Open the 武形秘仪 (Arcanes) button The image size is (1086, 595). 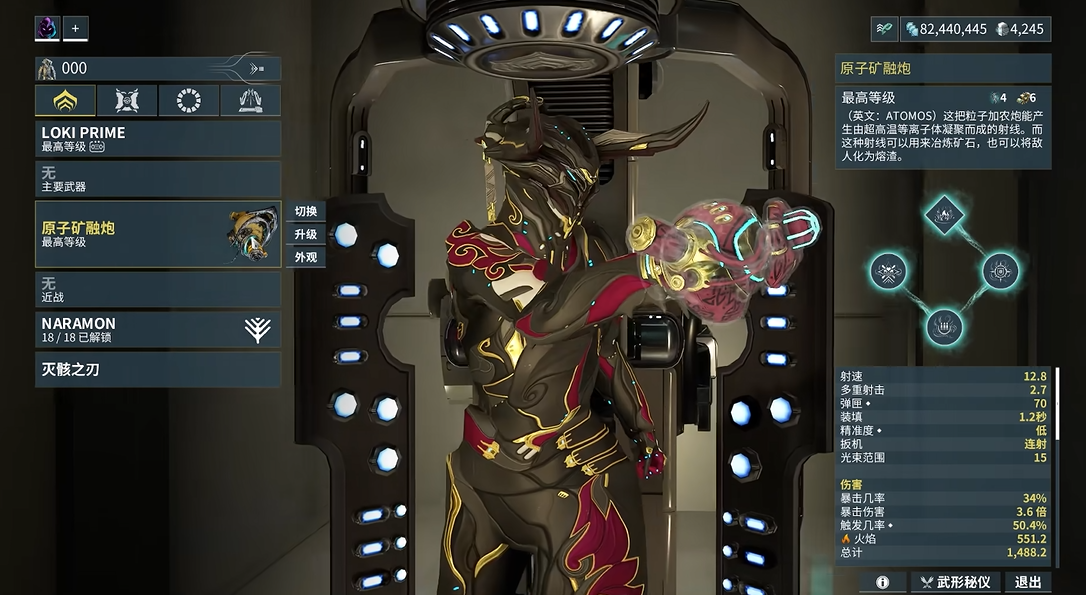[x=956, y=582]
